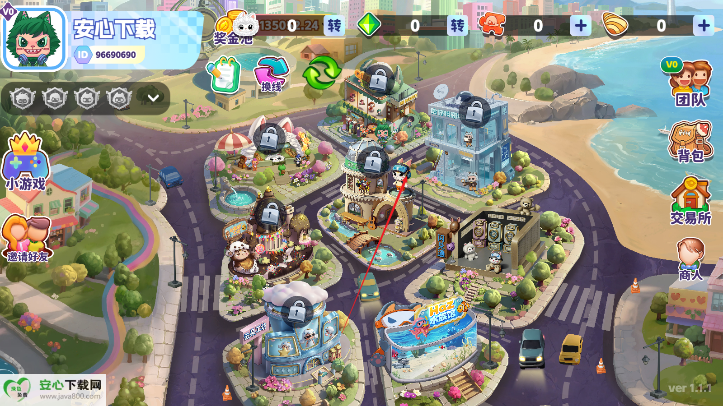Screen dimensions: 723x406
Task: Go to the 交易所 exchange
Action: [x=690, y=201]
